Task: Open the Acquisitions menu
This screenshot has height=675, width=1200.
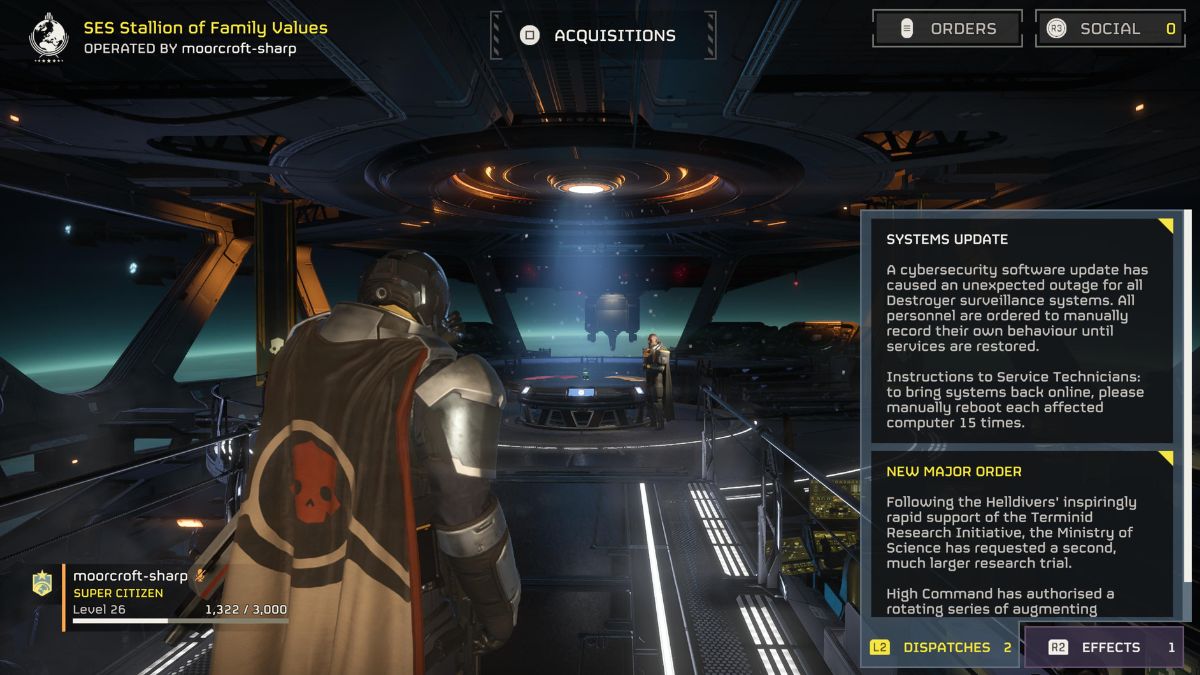Action: (x=603, y=36)
